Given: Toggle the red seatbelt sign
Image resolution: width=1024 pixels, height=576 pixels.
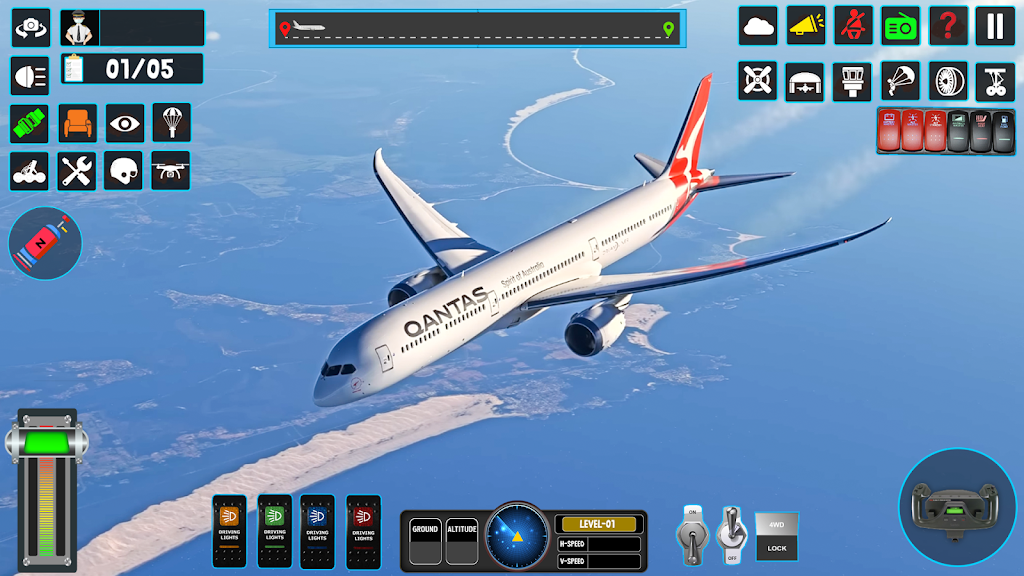Looking at the screenshot, I should pos(853,26).
